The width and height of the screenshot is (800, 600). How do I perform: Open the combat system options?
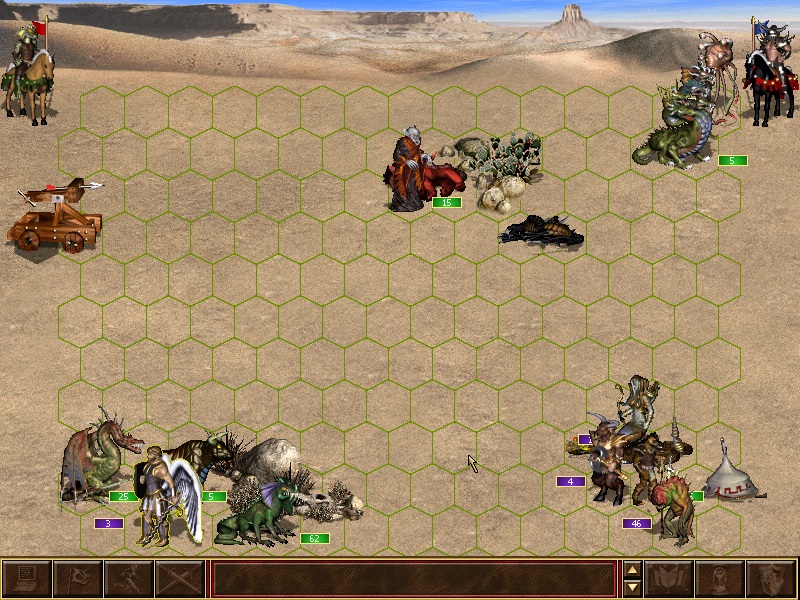pos(27,579)
